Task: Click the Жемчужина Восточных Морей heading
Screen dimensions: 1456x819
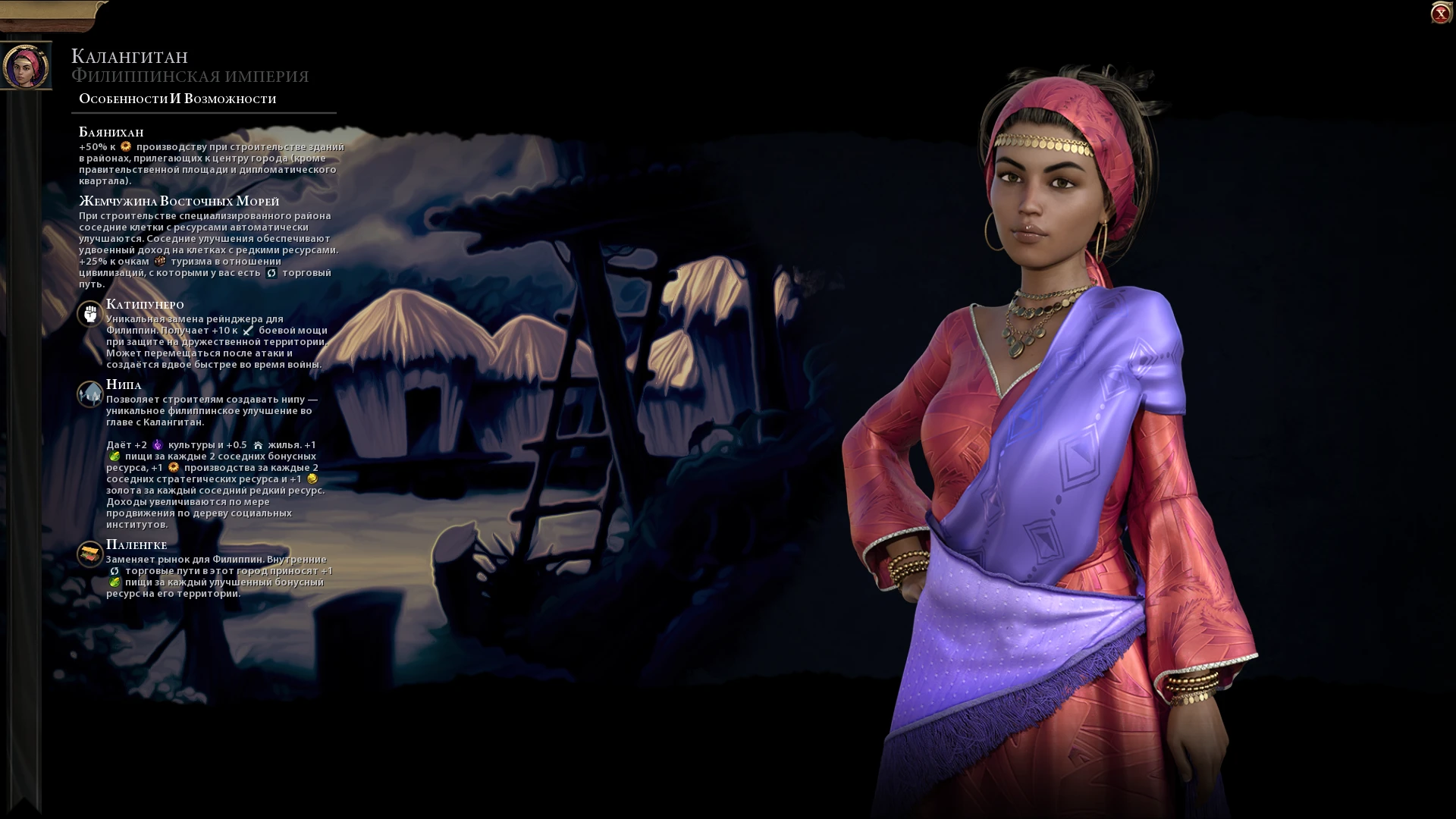Action: point(179,202)
